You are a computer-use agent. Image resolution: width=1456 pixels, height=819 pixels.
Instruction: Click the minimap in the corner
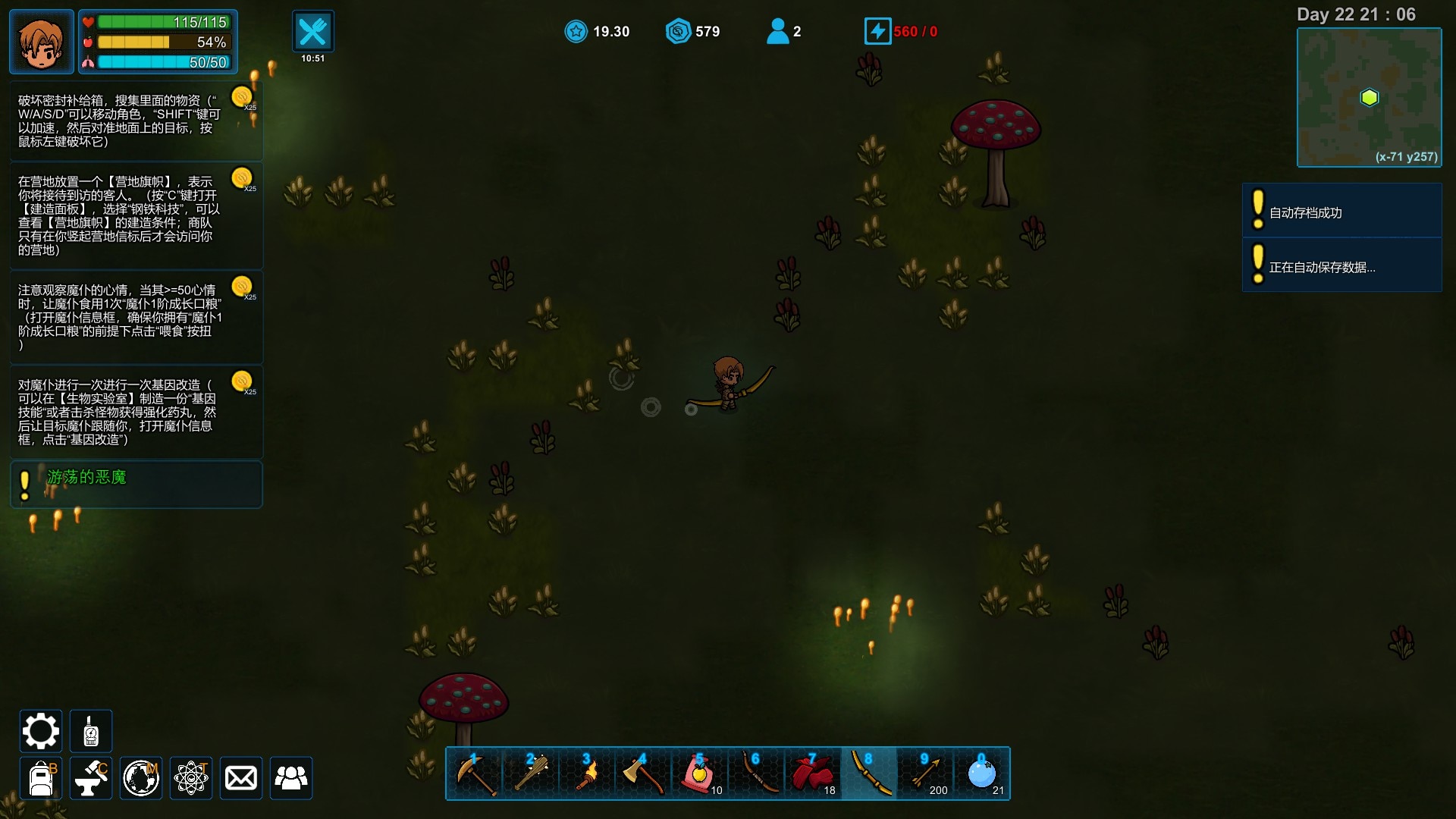click(x=1369, y=97)
